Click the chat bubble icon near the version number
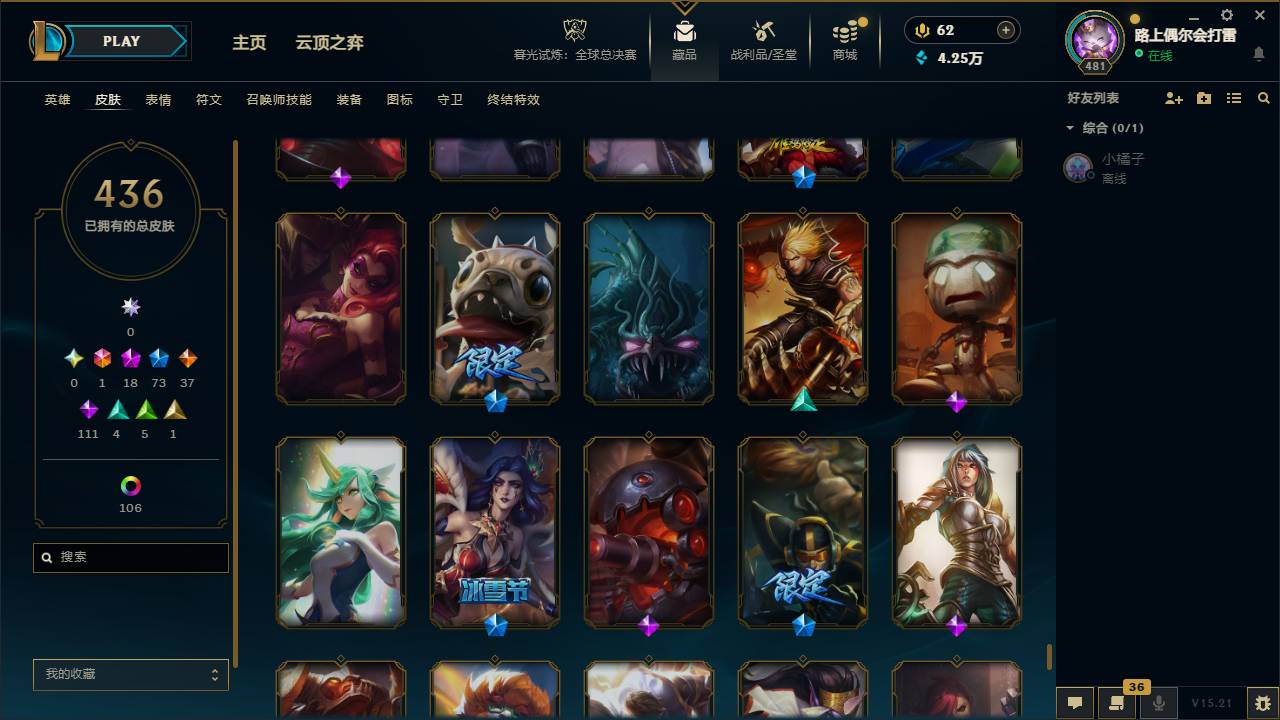The image size is (1280, 720). click(1074, 703)
